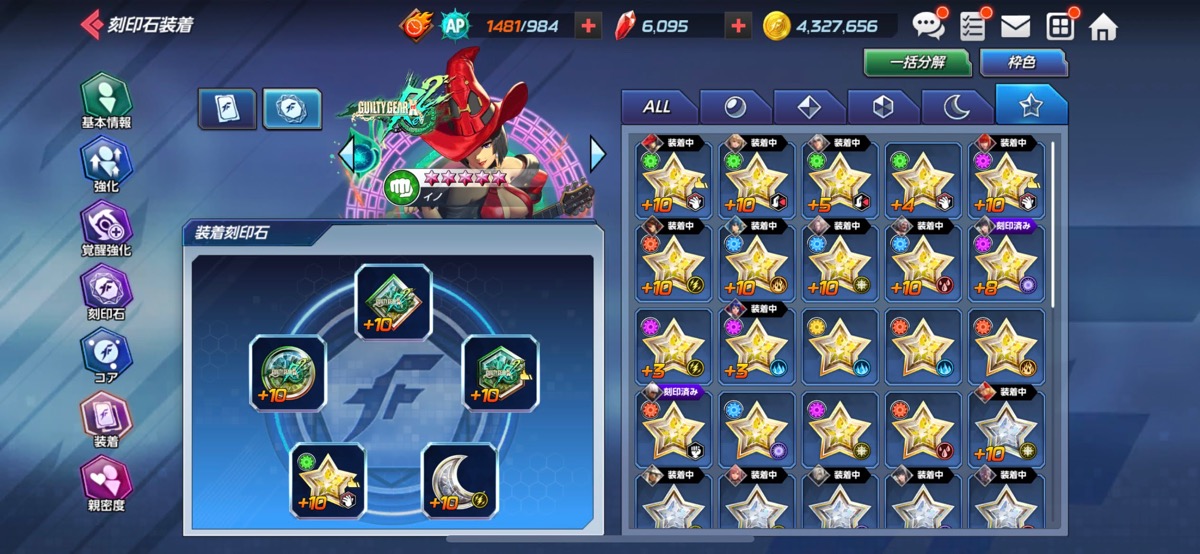Image resolution: width=1200 pixels, height=554 pixels.
Task: Open the 強化 menu
Action: [x=106, y=164]
